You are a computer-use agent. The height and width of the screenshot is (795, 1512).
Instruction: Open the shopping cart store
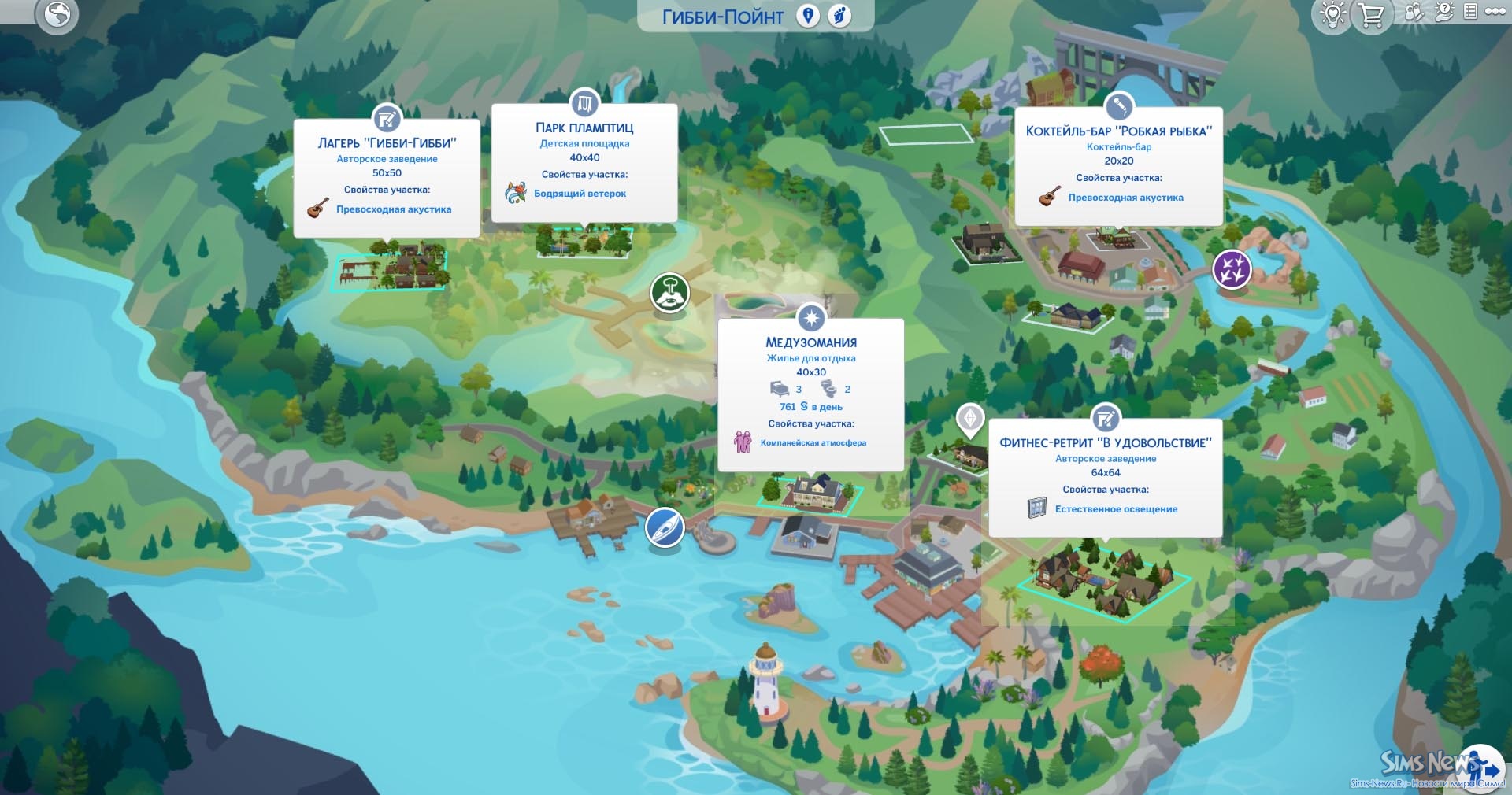coord(1371,15)
